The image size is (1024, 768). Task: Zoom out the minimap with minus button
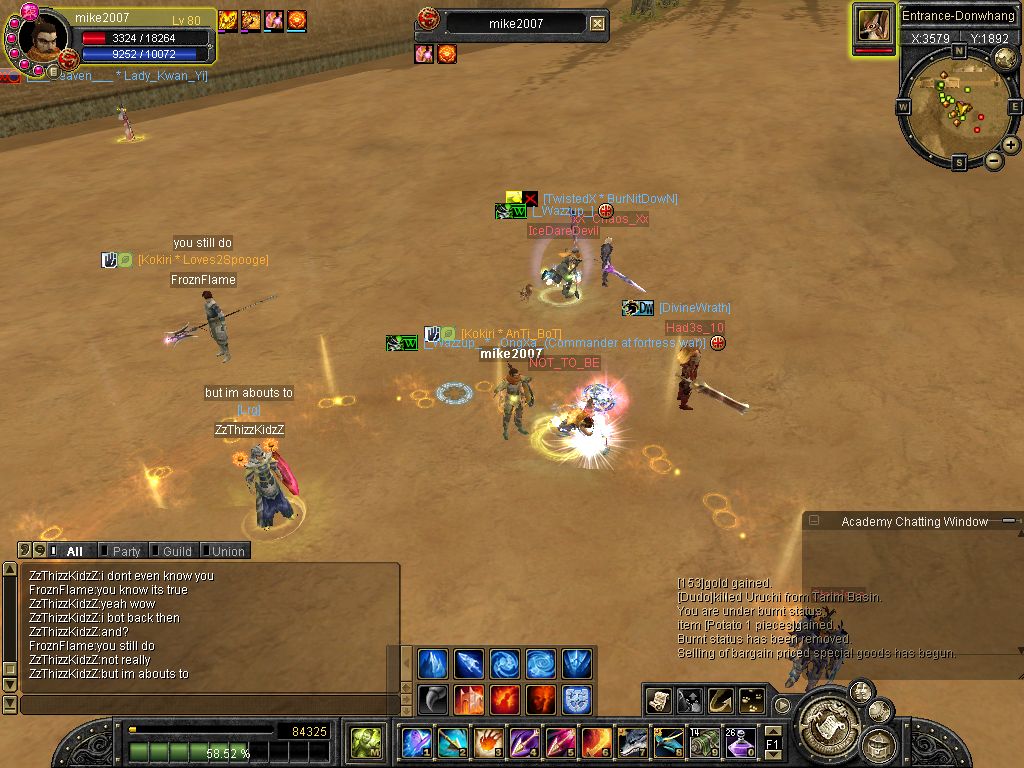point(994,160)
